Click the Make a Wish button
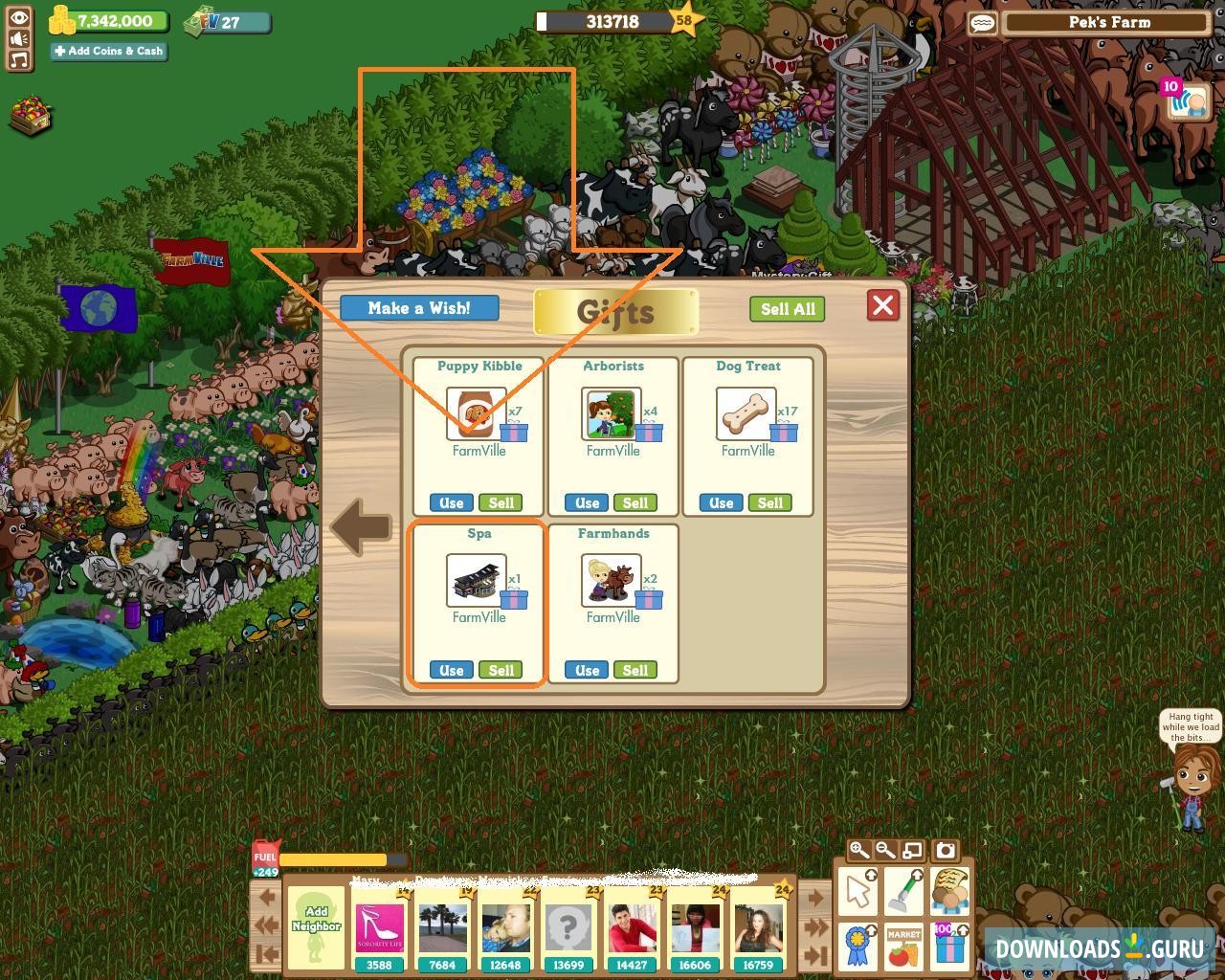1225x980 pixels. [x=418, y=308]
